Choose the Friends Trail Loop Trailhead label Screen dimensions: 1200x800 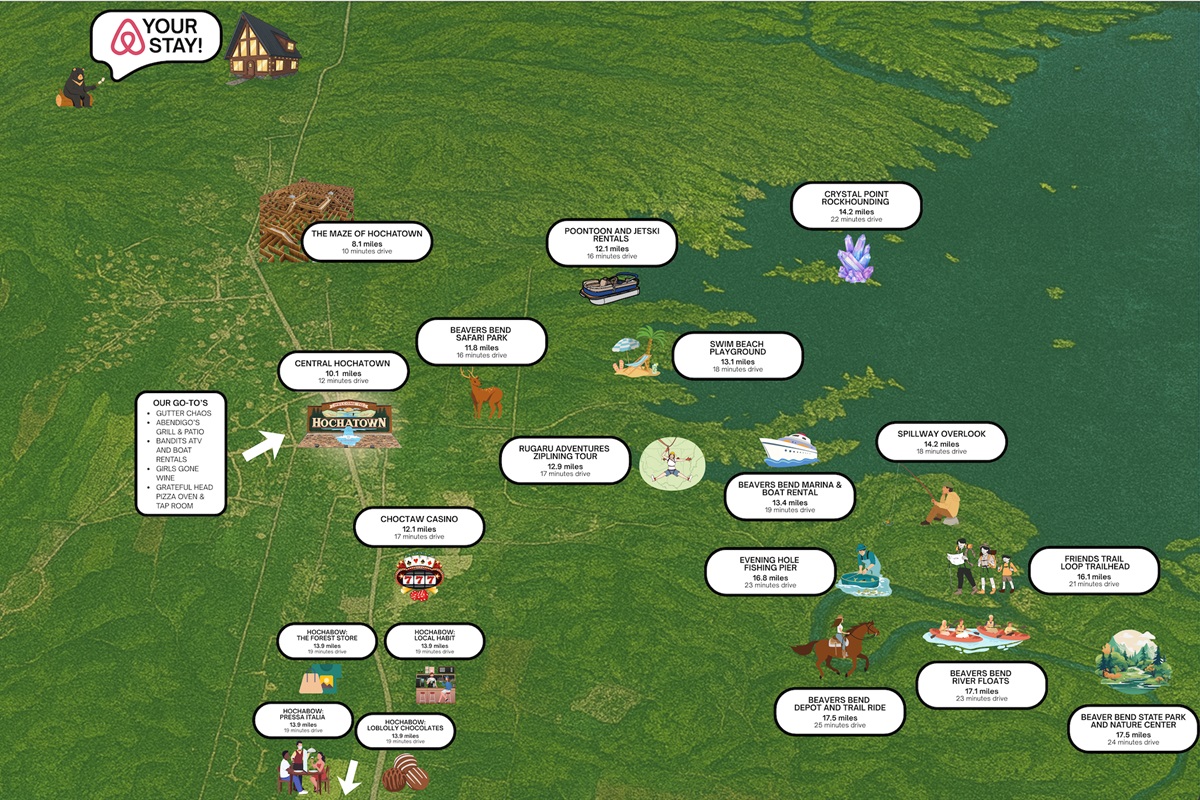(1093, 570)
